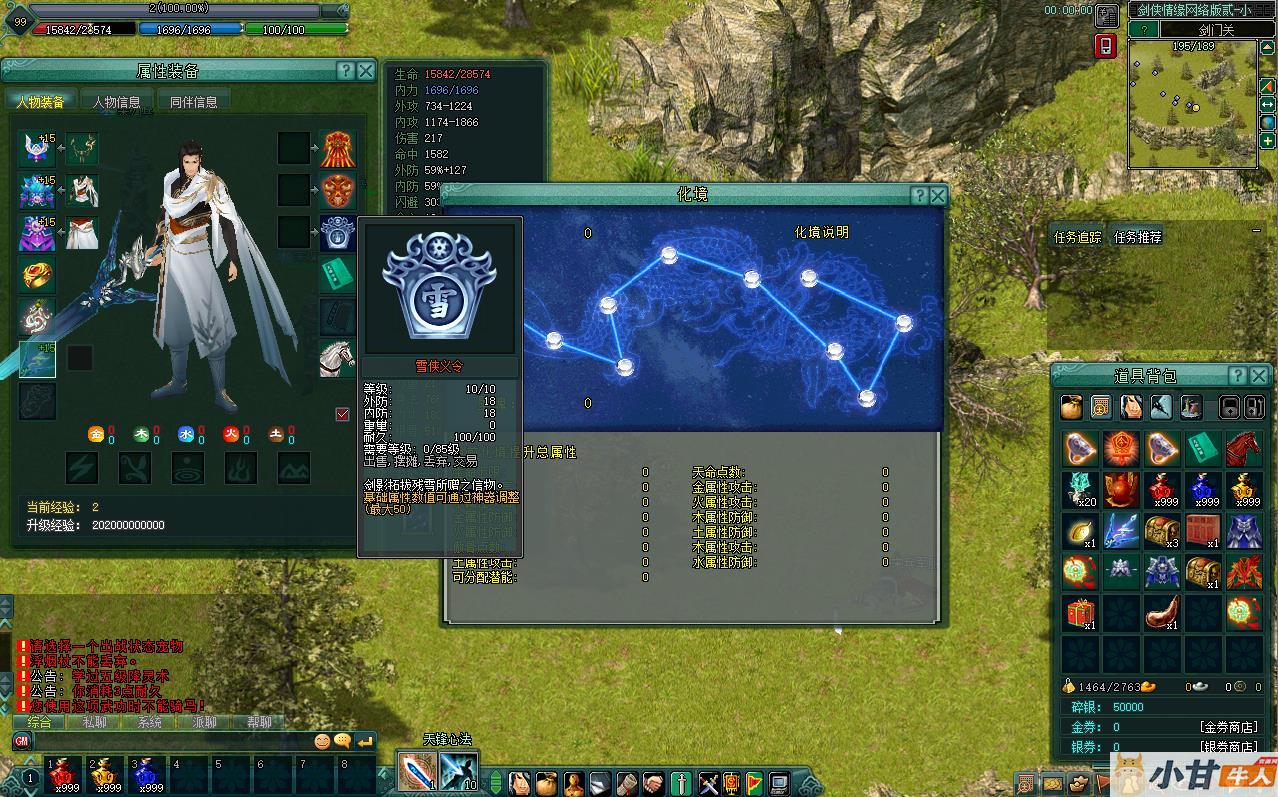This screenshot has height=797, width=1278.
Task: Select the white horse mount slot
Action: pyautogui.click(x=337, y=358)
